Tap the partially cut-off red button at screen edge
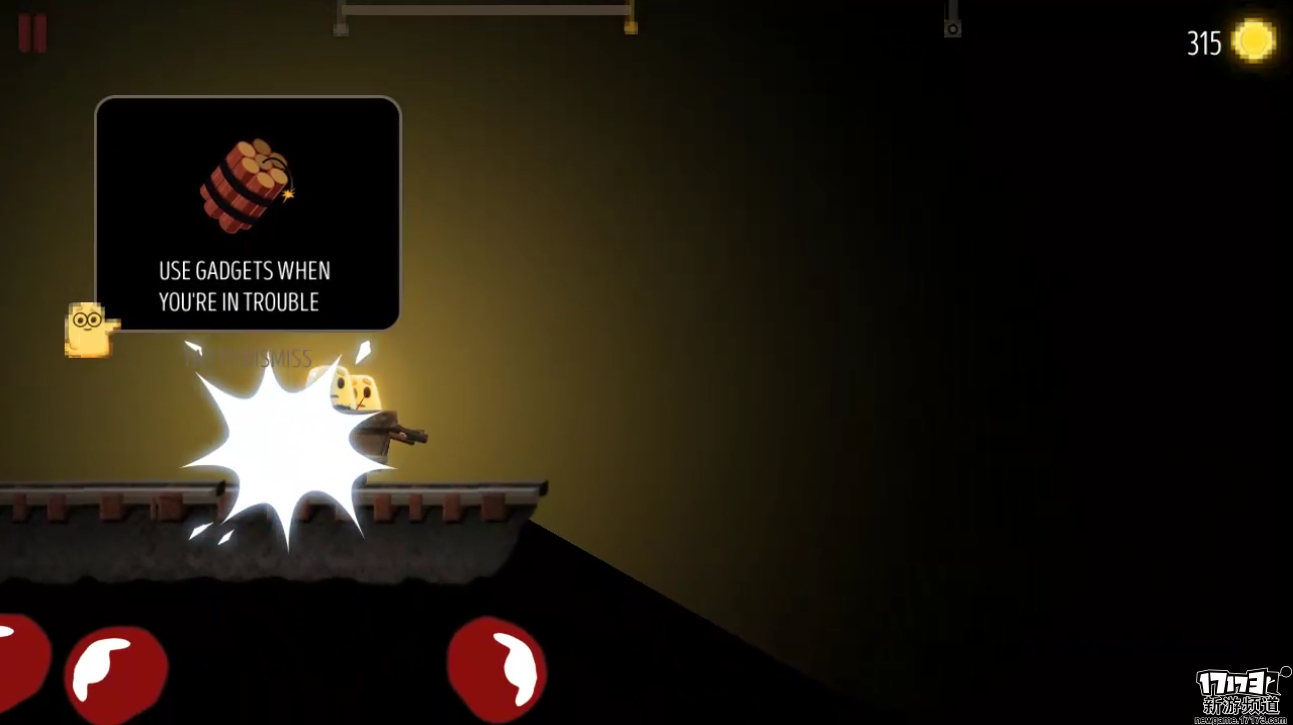This screenshot has height=725, width=1293. pyautogui.click(x=20, y=663)
